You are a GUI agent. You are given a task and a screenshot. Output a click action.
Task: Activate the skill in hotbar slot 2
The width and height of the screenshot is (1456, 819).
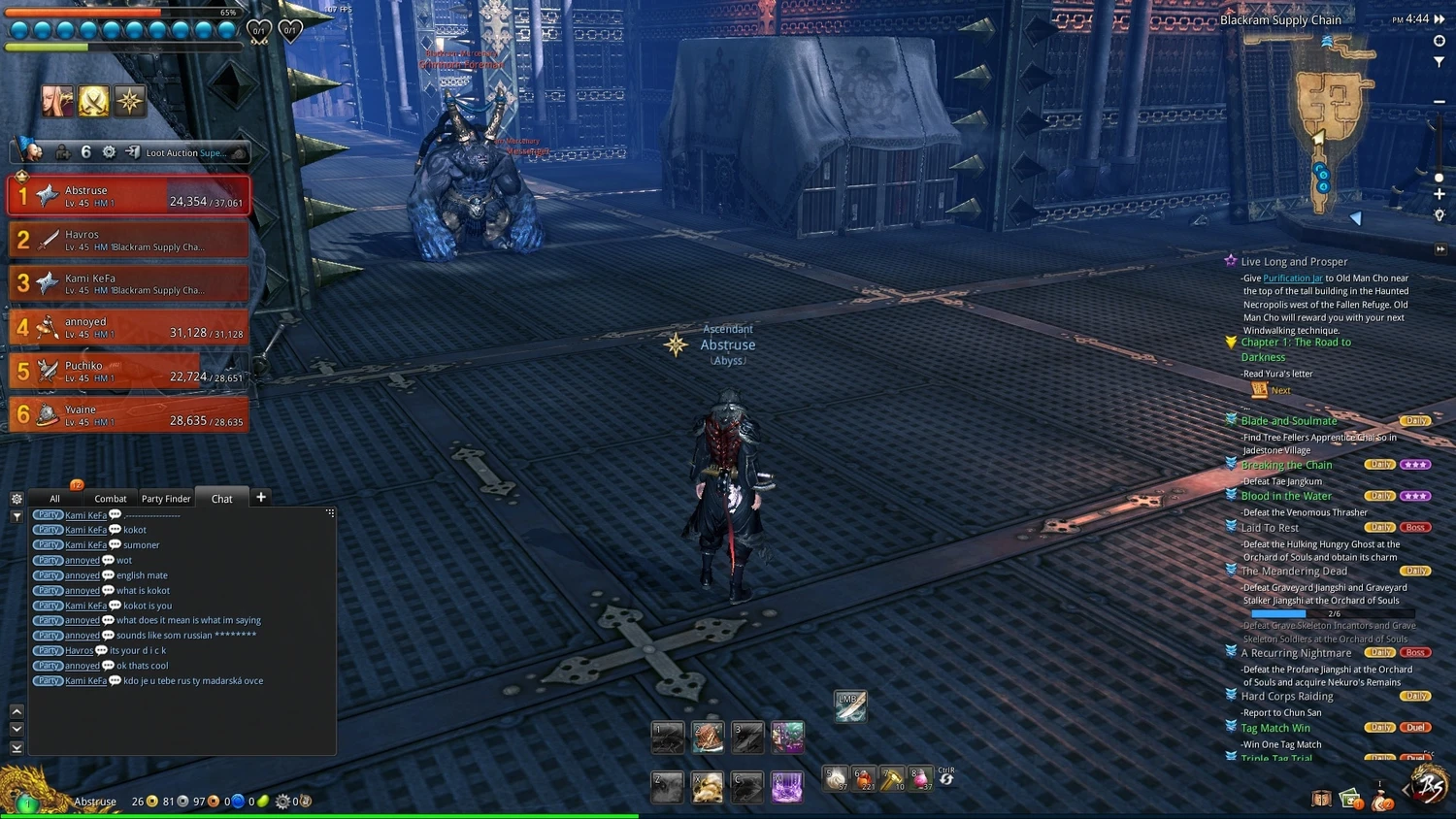pos(708,737)
